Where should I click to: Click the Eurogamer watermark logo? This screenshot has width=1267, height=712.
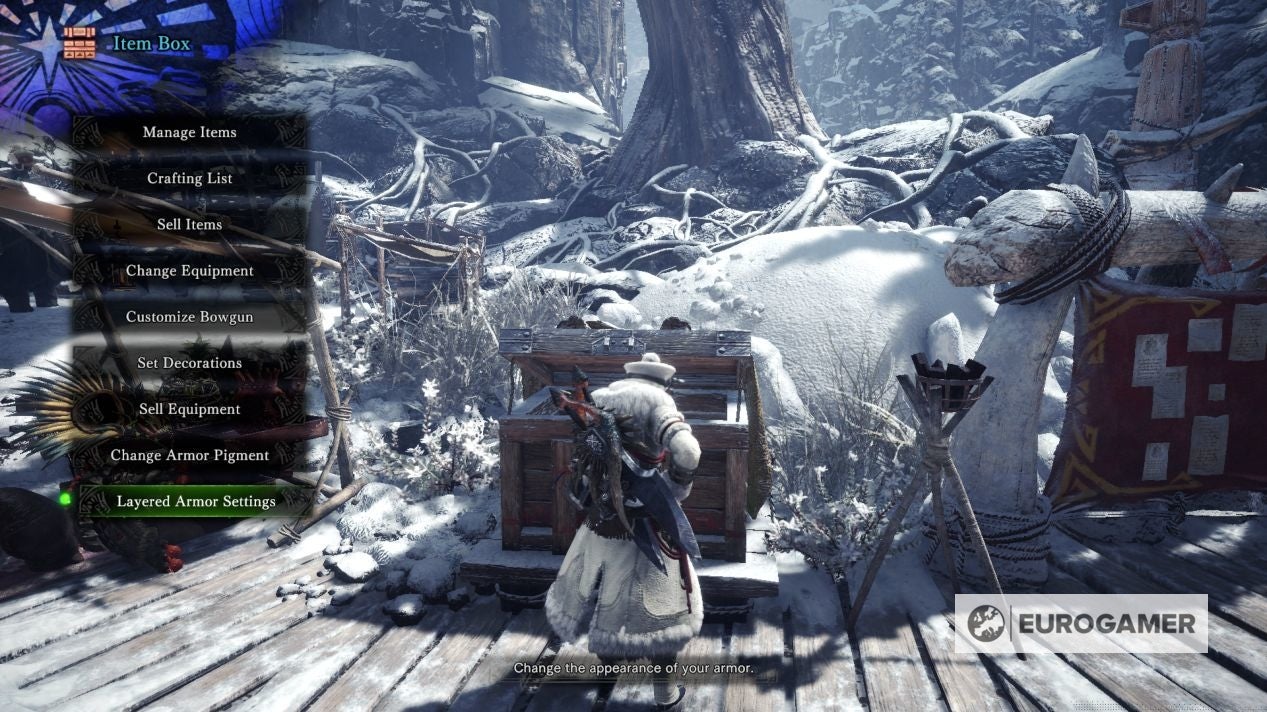[1080, 624]
